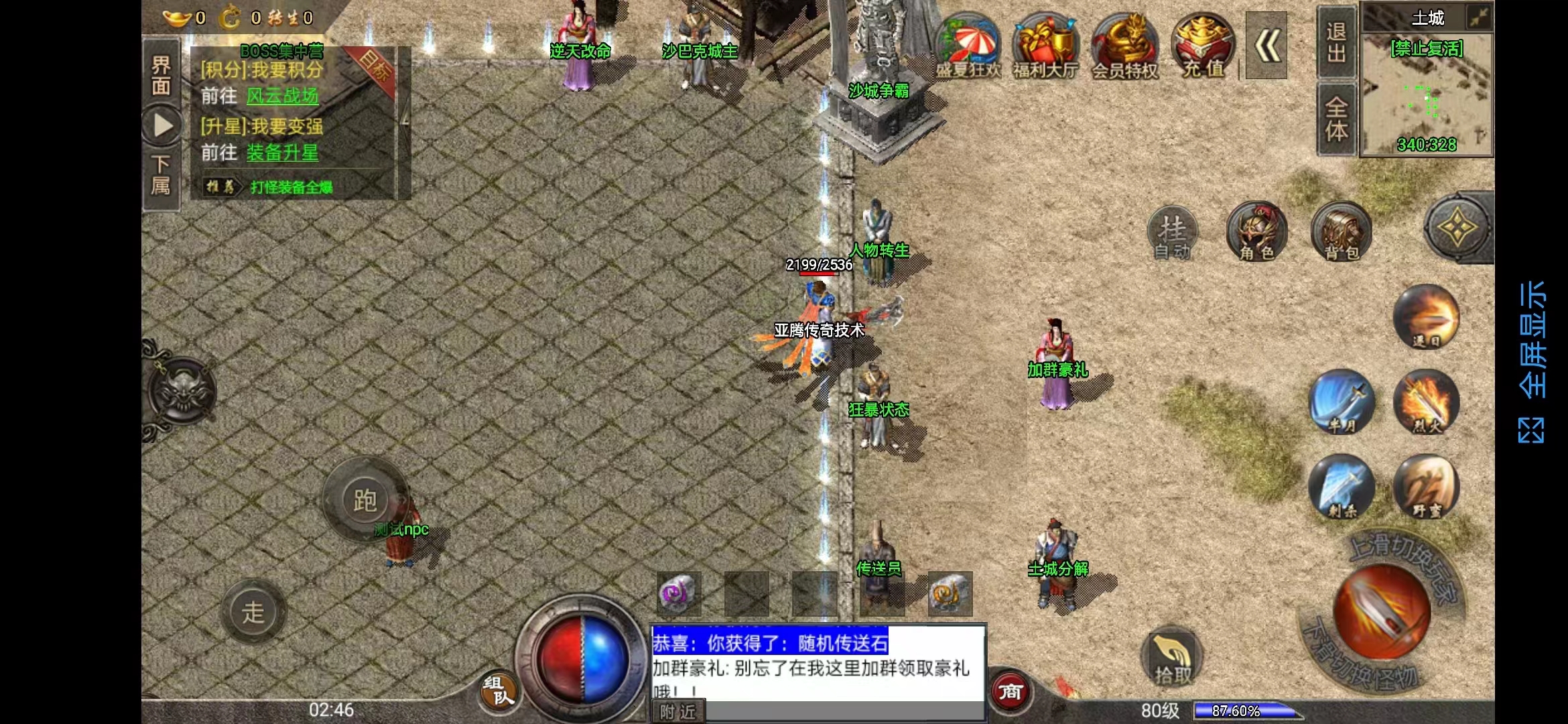Open the 组队 team button
The height and width of the screenshot is (724, 1568).
pyautogui.click(x=498, y=690)
